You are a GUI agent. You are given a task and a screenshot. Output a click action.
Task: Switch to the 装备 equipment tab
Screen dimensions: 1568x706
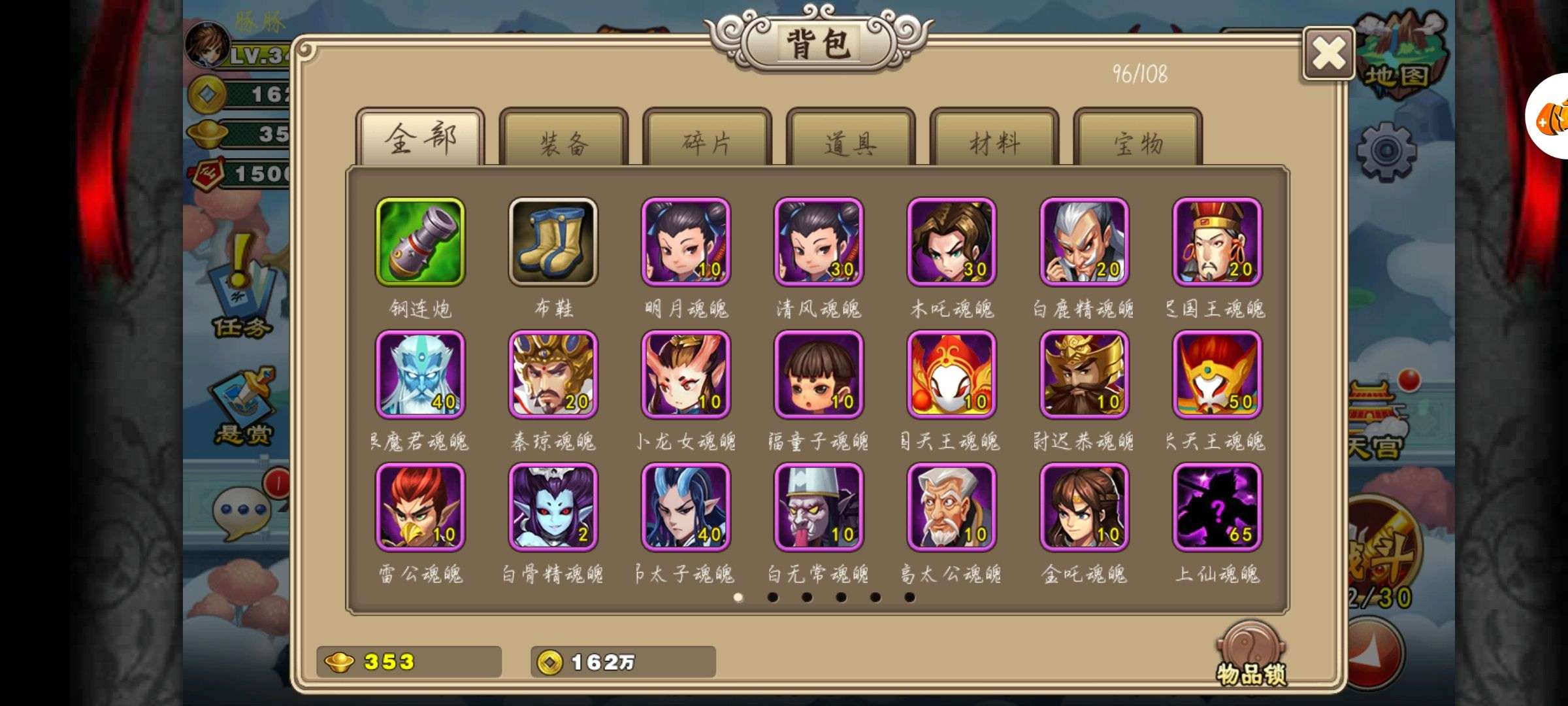point(563,140)
